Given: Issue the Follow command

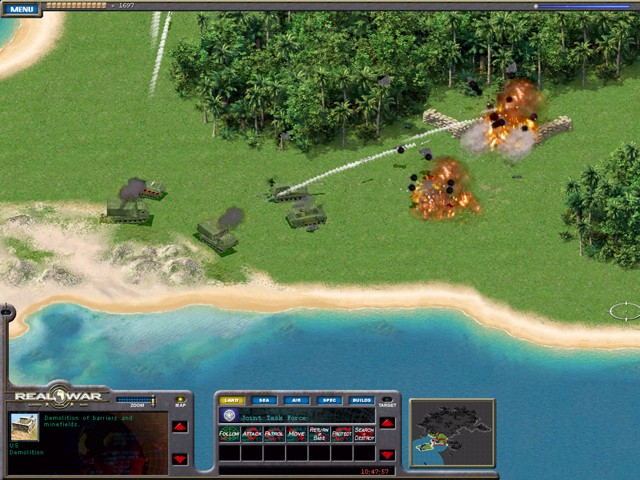Looking at the screenshot, I should coord(229,434).
